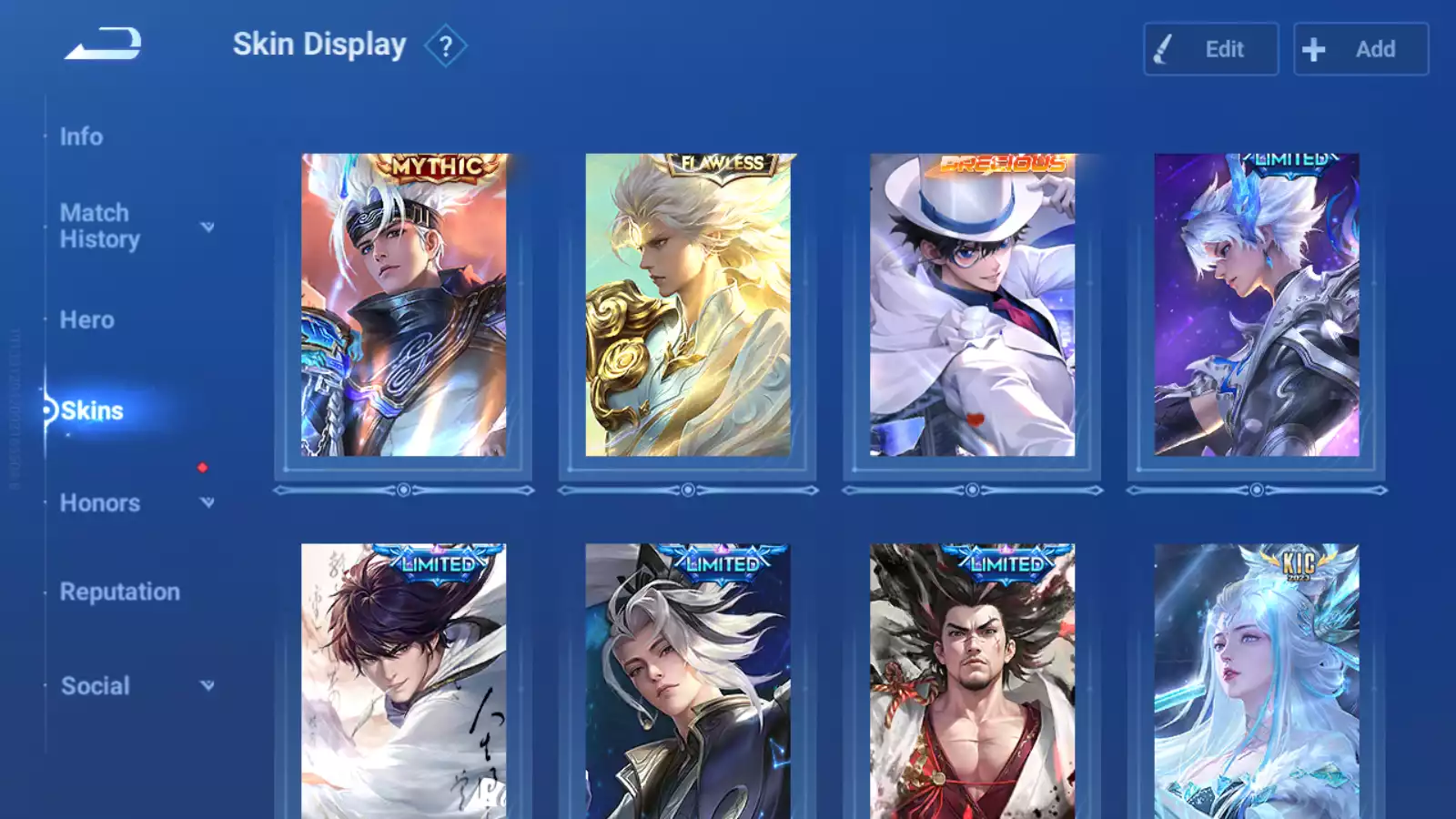The width and height of the screenshot is (1456, 819).
Task: Expand the Match History dropdown arrow
Action: coord(207,227)
